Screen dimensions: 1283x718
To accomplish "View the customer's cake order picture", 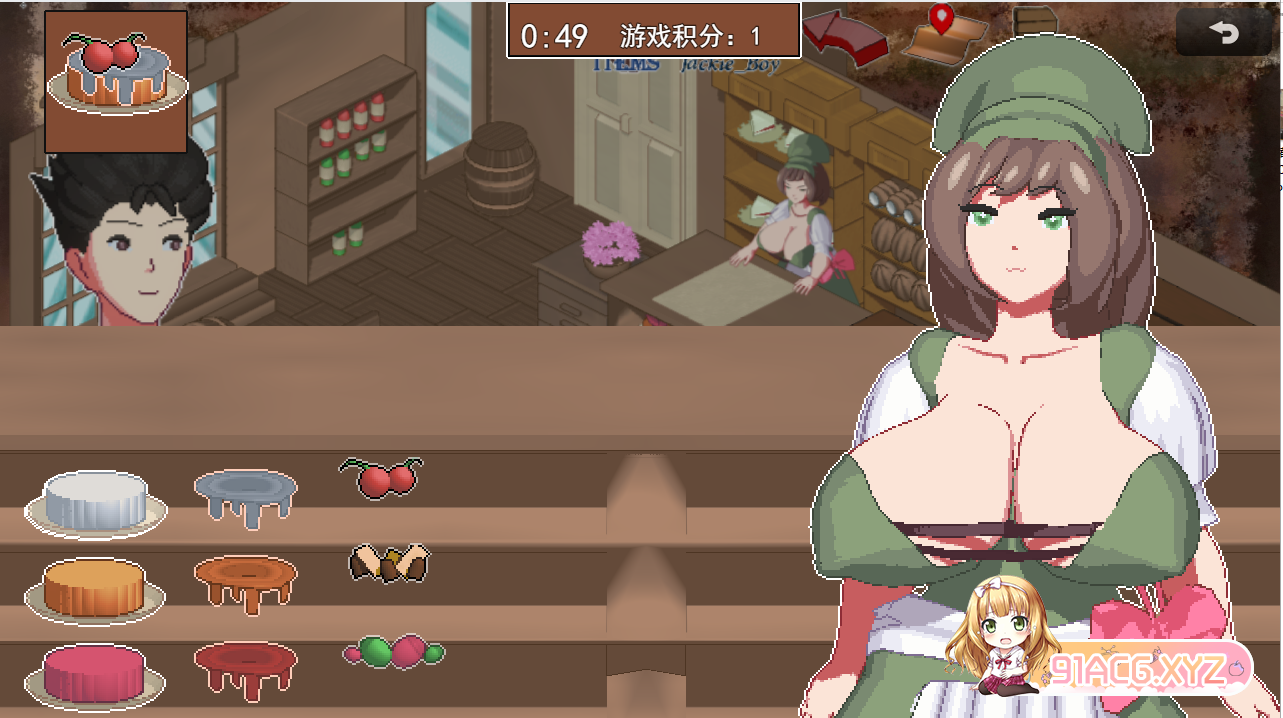I will pyautogui.click(x=116, y=81).
